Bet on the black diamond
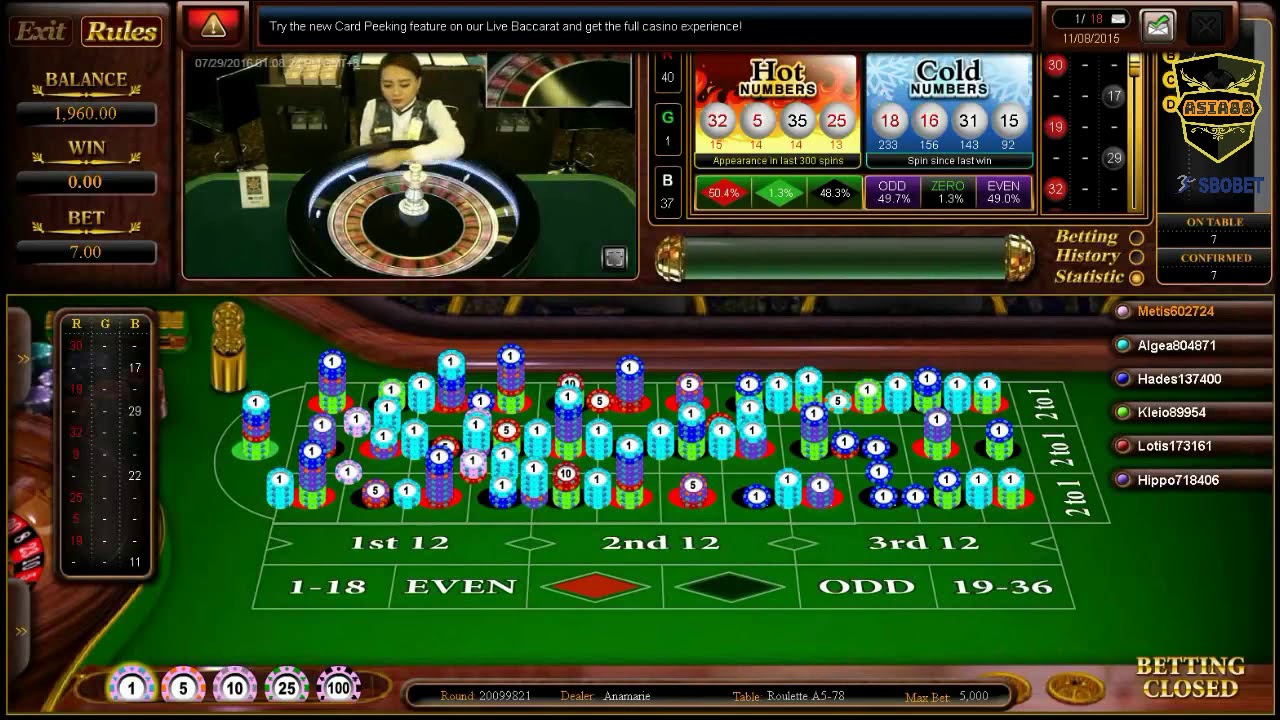The height and width of the screenshot is (720, 1280). 731,586
